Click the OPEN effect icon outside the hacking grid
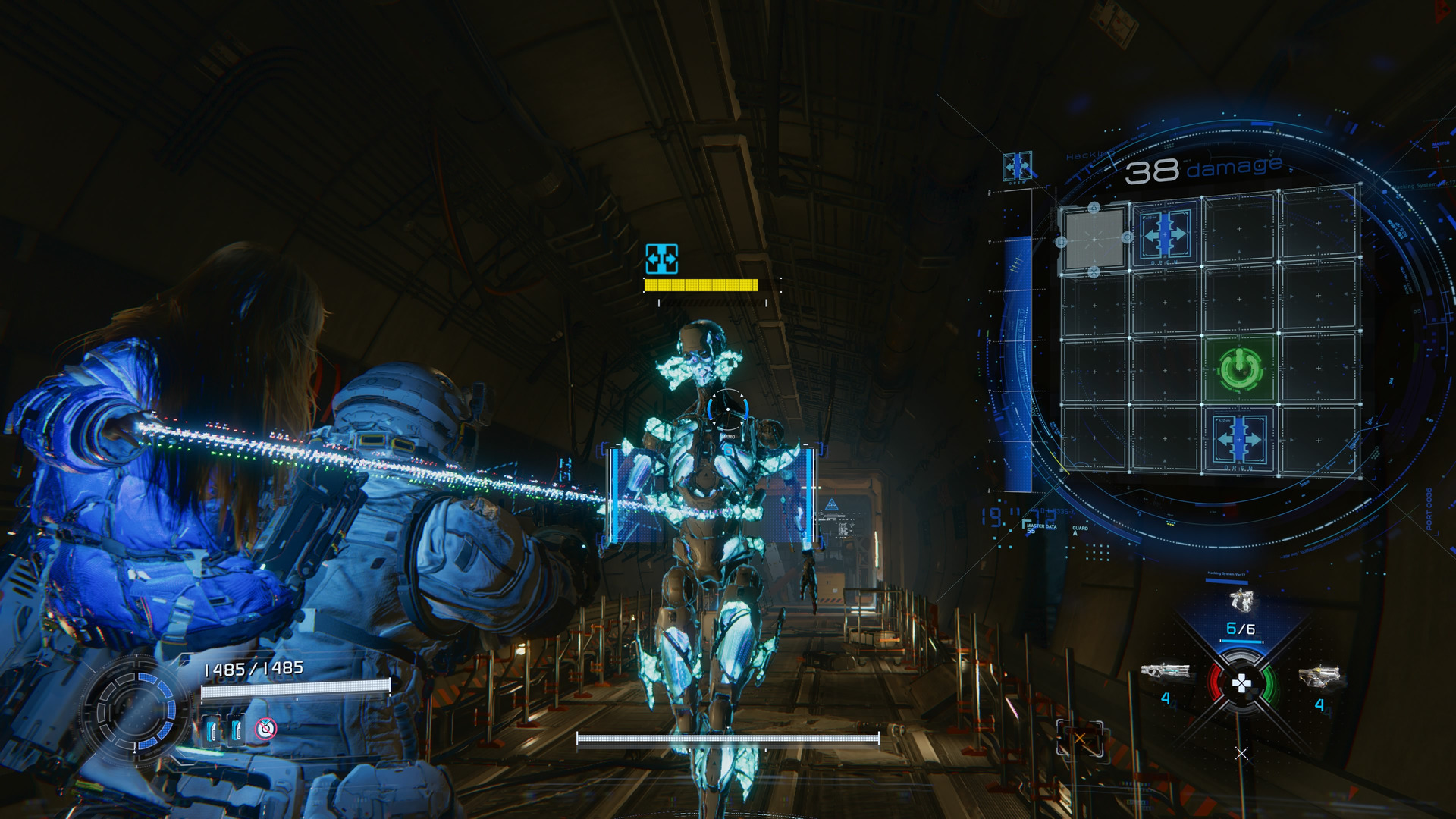The image size is (1456, 819). (1016, 166)
